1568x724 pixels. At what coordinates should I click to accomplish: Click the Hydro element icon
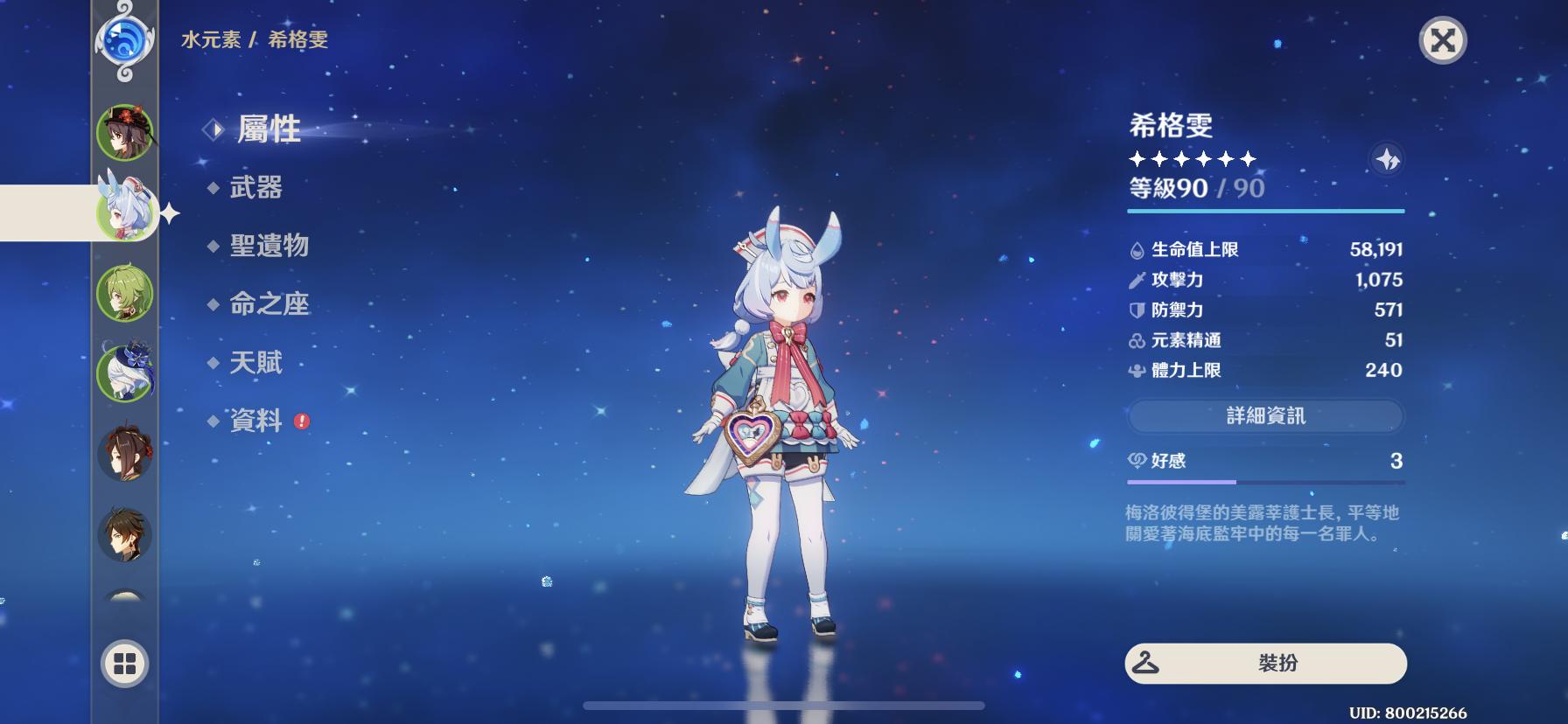pos(124,40)
